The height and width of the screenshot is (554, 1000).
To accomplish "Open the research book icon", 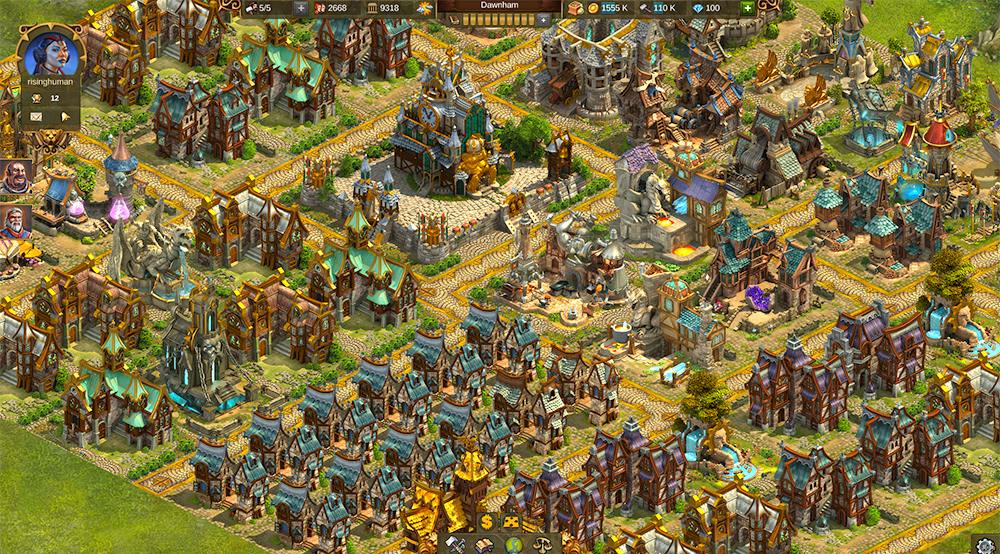I will [x=484, y=544].
